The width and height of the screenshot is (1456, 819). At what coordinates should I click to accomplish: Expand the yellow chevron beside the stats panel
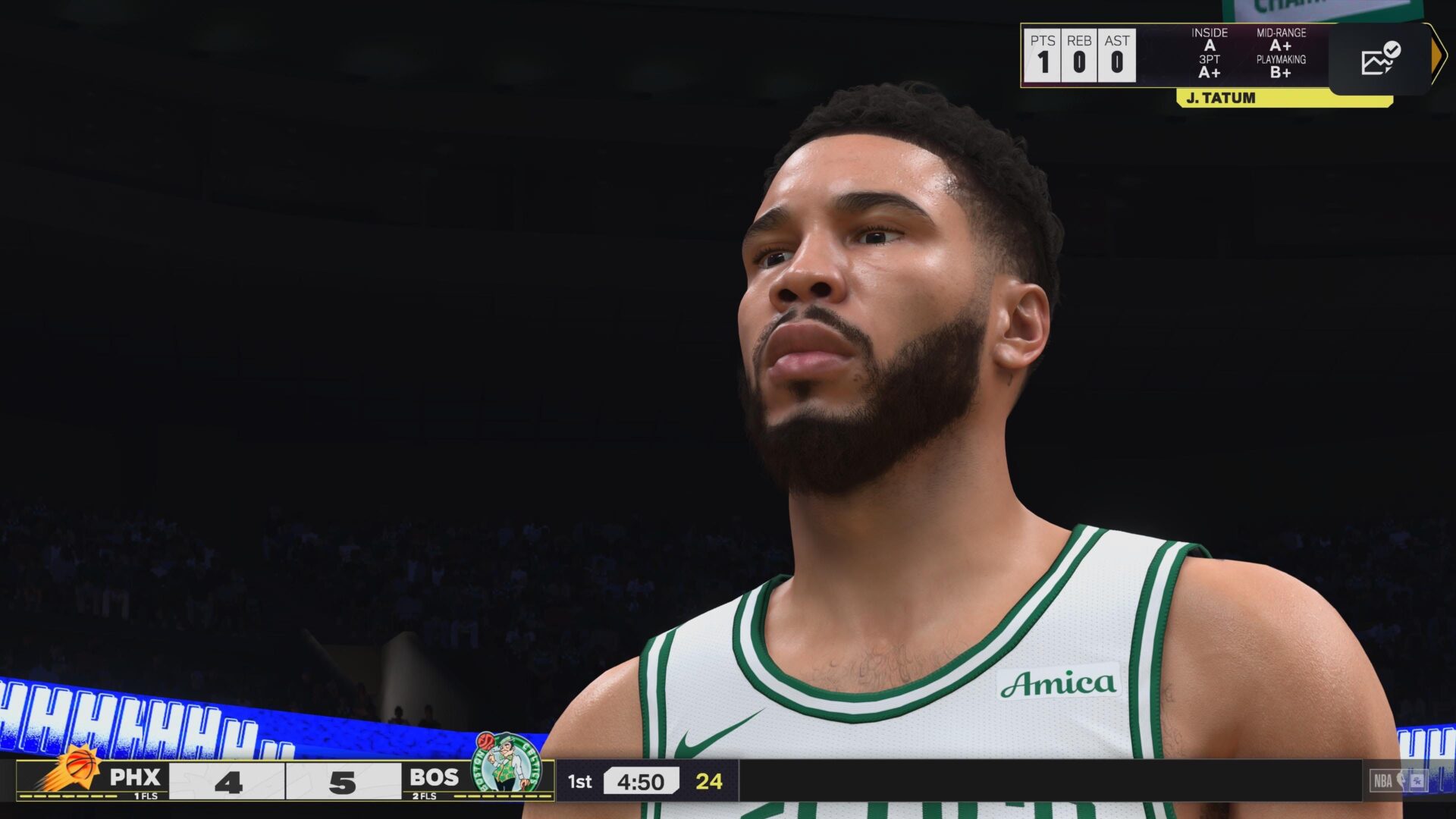tap(1436, 54)
